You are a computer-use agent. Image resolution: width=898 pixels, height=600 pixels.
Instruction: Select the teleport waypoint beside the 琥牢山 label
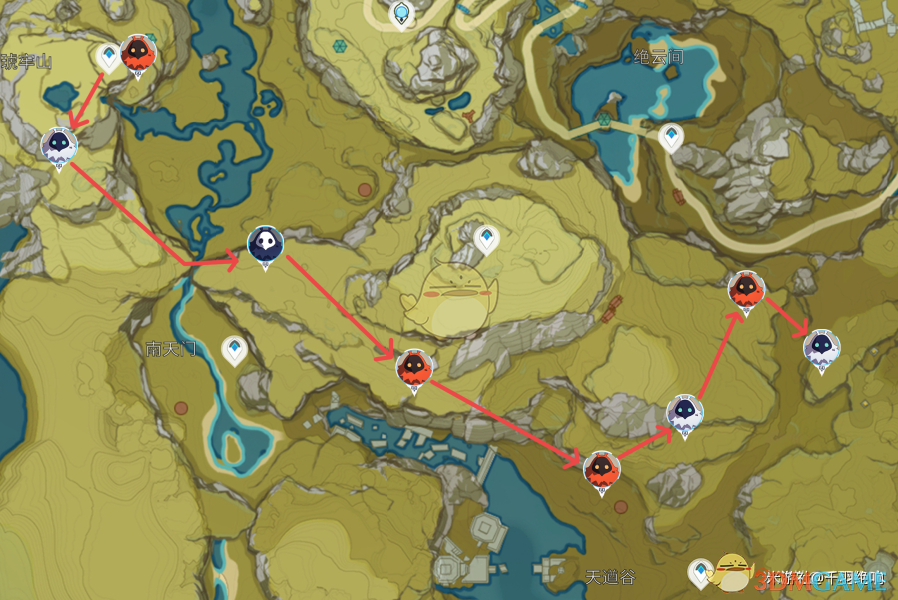tap(108, 57)
